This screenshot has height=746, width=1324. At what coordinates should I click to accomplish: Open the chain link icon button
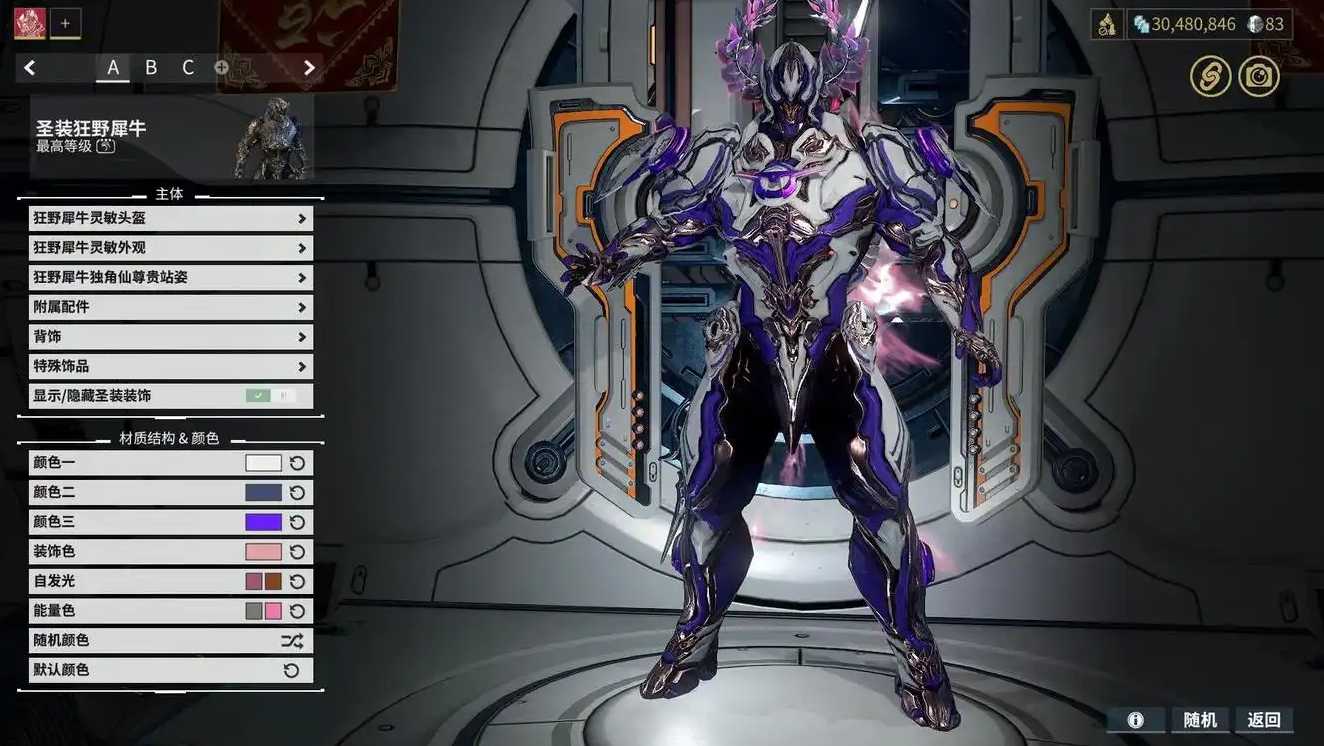1210,76
